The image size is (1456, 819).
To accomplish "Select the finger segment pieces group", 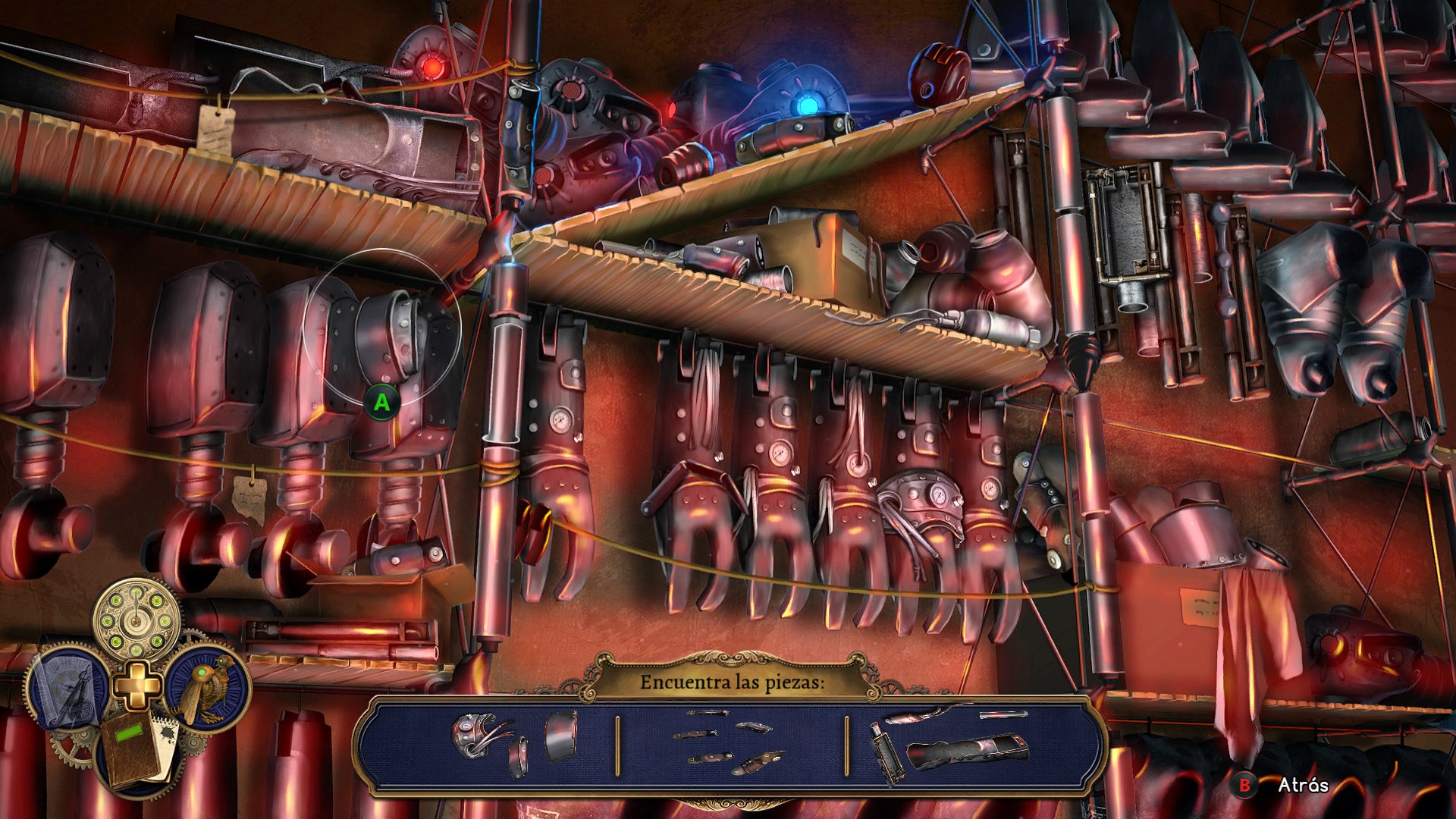I will click(x=730, y=743).
